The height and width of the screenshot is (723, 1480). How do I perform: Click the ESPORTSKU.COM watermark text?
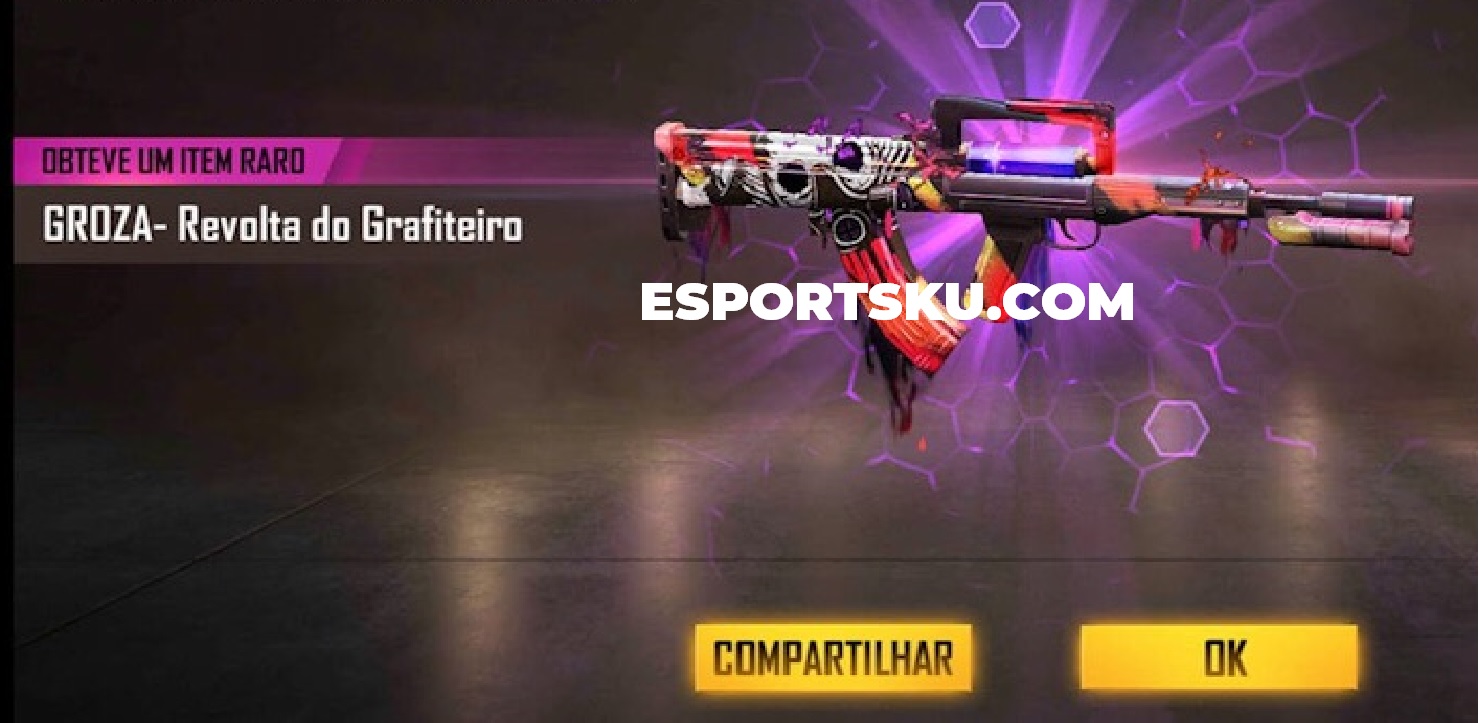pyautogui.click(x=888, y=298)
